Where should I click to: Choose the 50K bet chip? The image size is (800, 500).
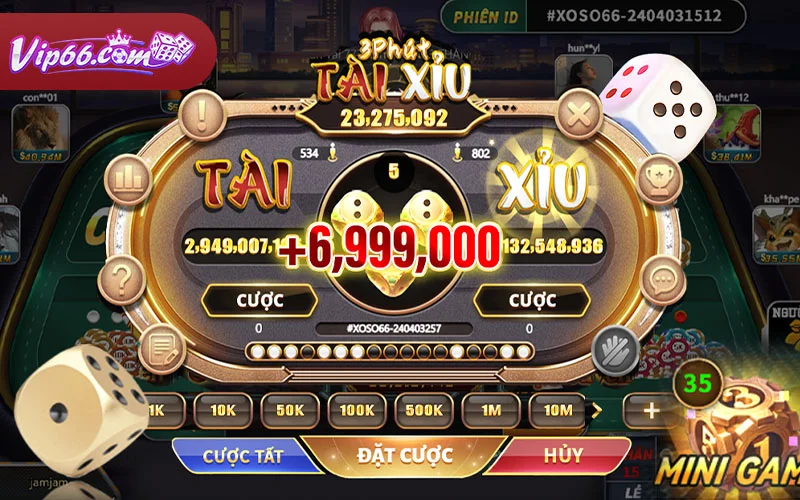(289, 409)
